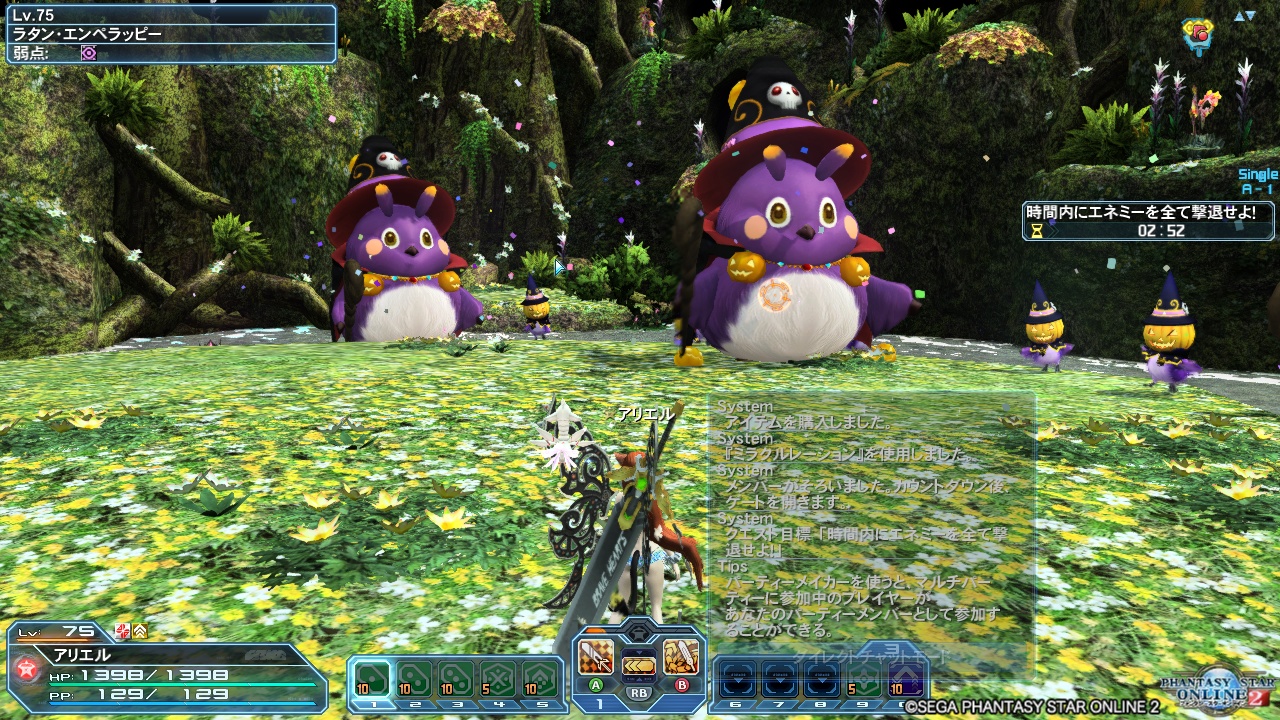The image size is (1280, 720).
Task: Click the rappy icon on the minimap
Action: (x=1197, y=30)
